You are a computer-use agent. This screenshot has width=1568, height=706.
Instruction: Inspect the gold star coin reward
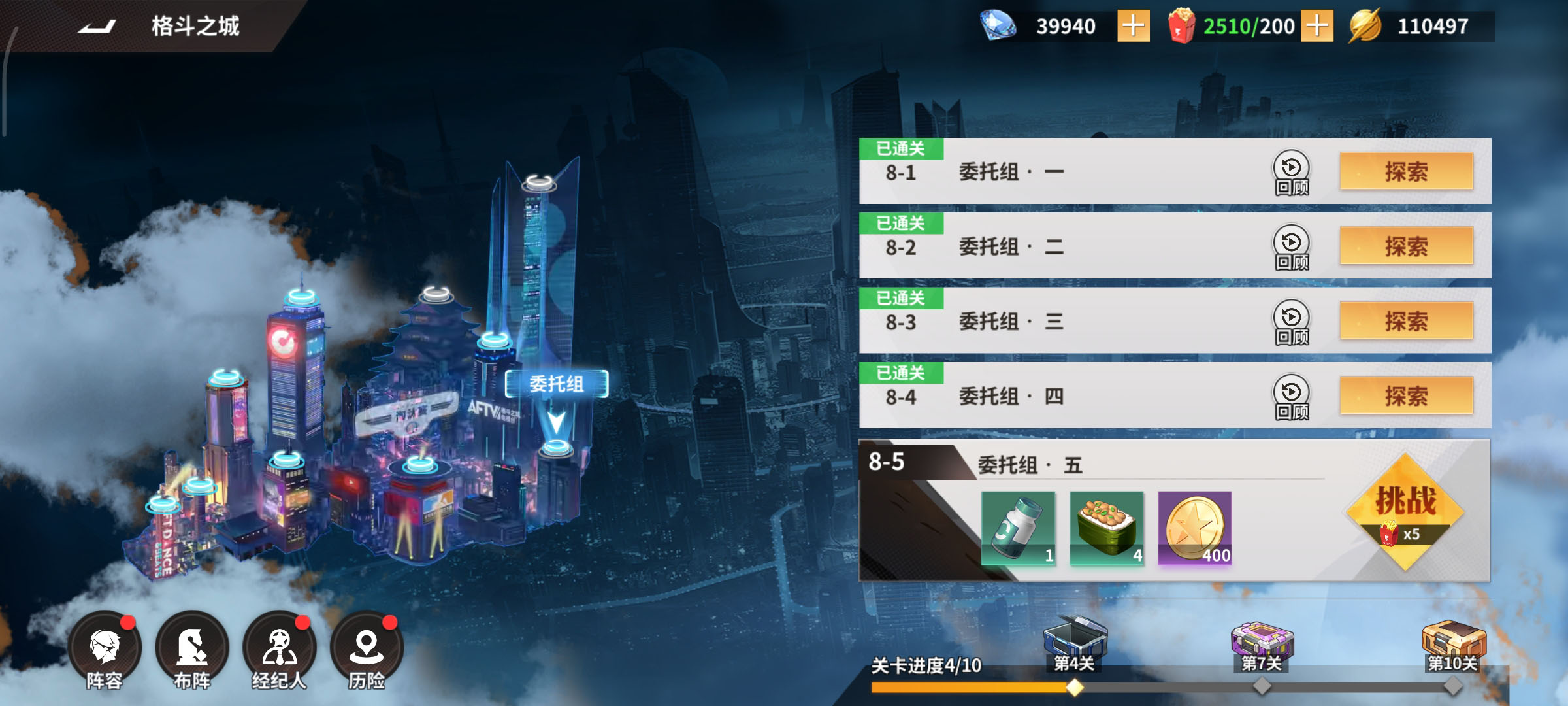point(1194,528)
